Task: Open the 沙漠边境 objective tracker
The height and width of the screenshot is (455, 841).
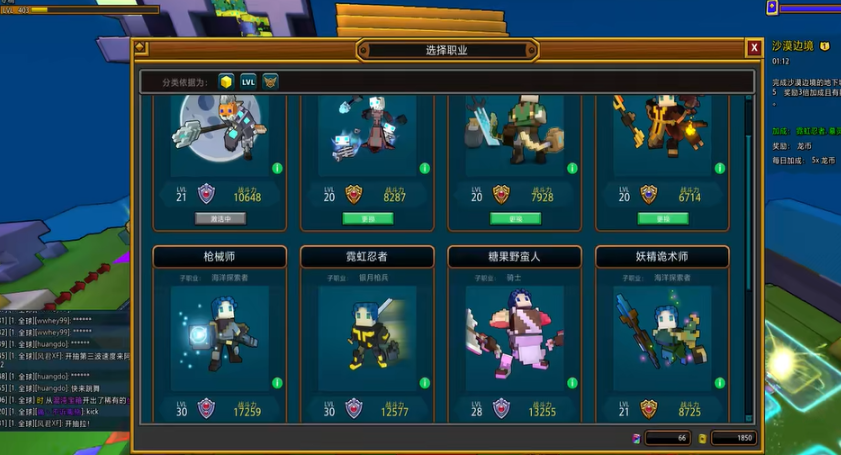Action: (x=795, y=46)
